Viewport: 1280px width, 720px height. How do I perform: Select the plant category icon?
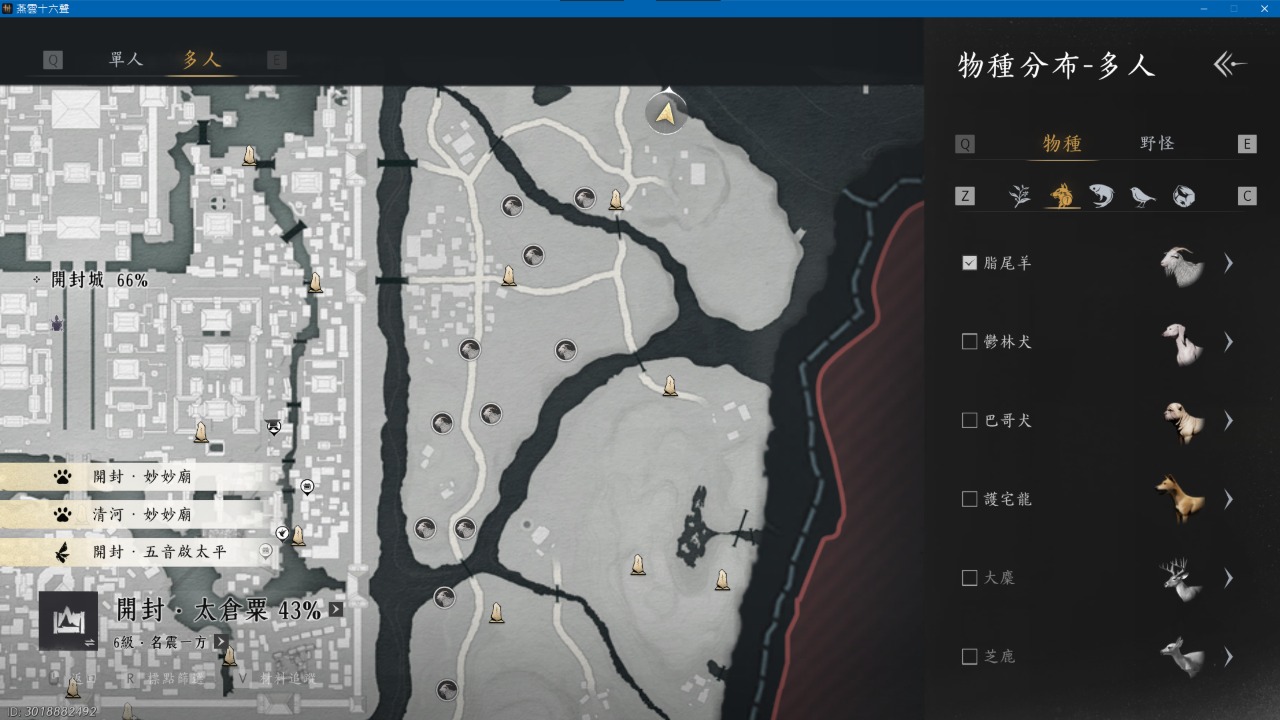point(1020,196)
